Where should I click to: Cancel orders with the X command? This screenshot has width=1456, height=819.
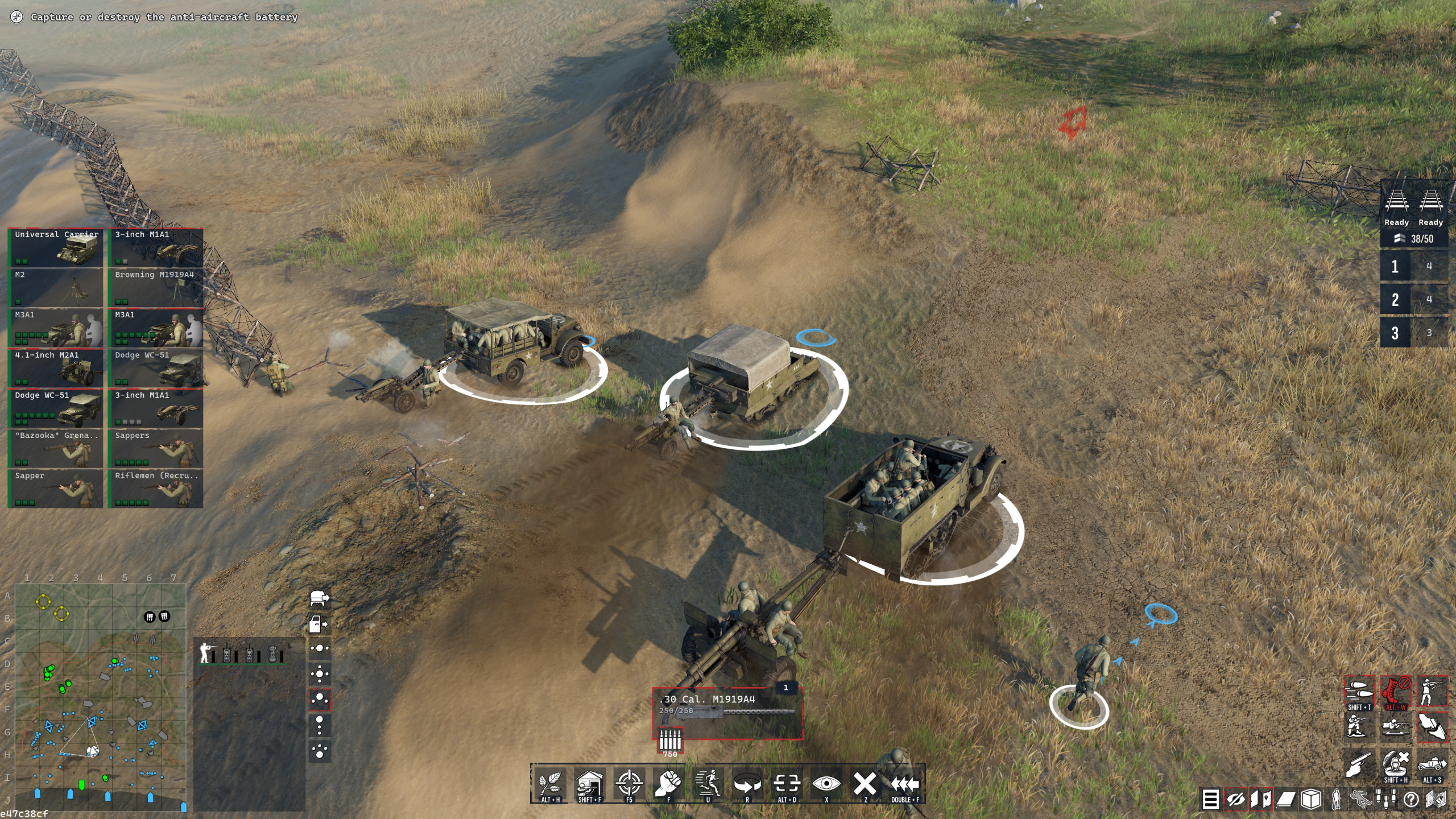point(865,784)
